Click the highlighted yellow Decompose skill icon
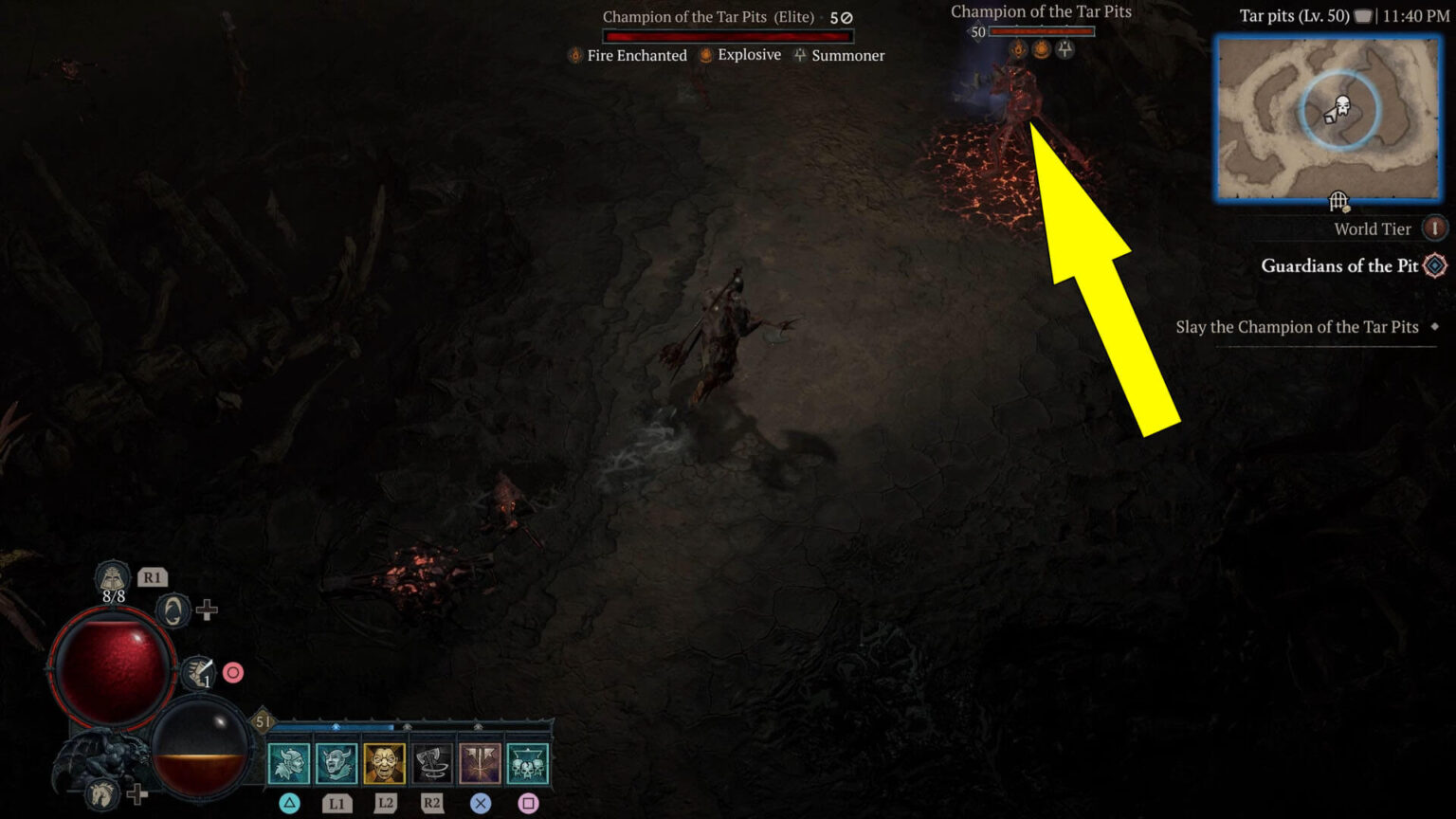Image resolution: width=1456 pixels, height=819 pixels. tap(384, 761)
